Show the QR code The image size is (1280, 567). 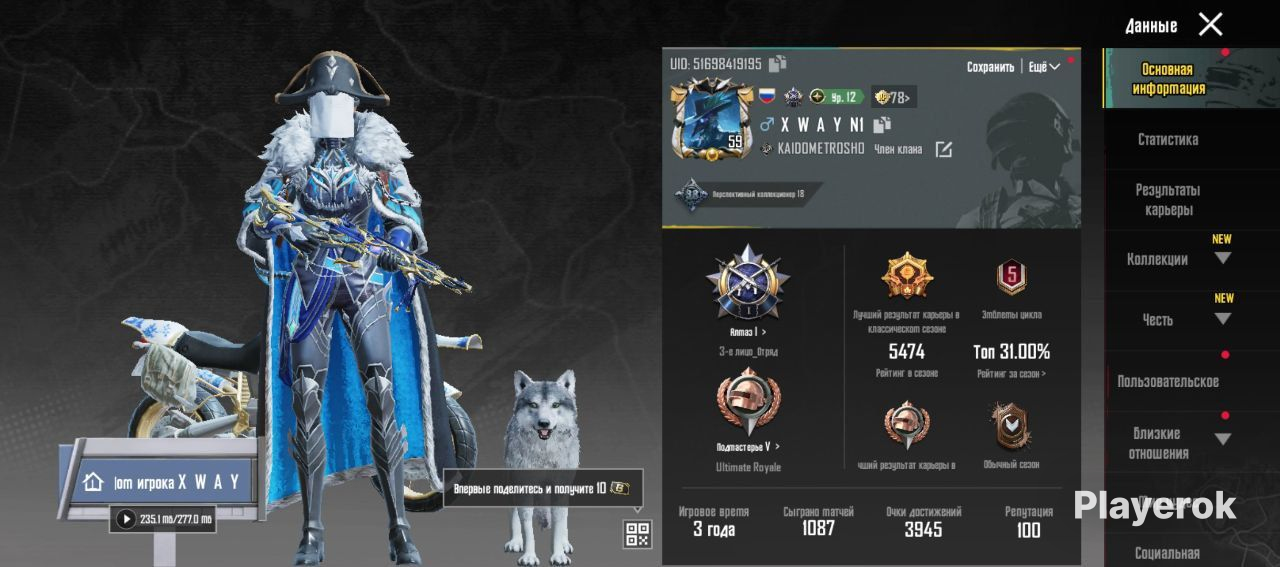click(637, 534)
